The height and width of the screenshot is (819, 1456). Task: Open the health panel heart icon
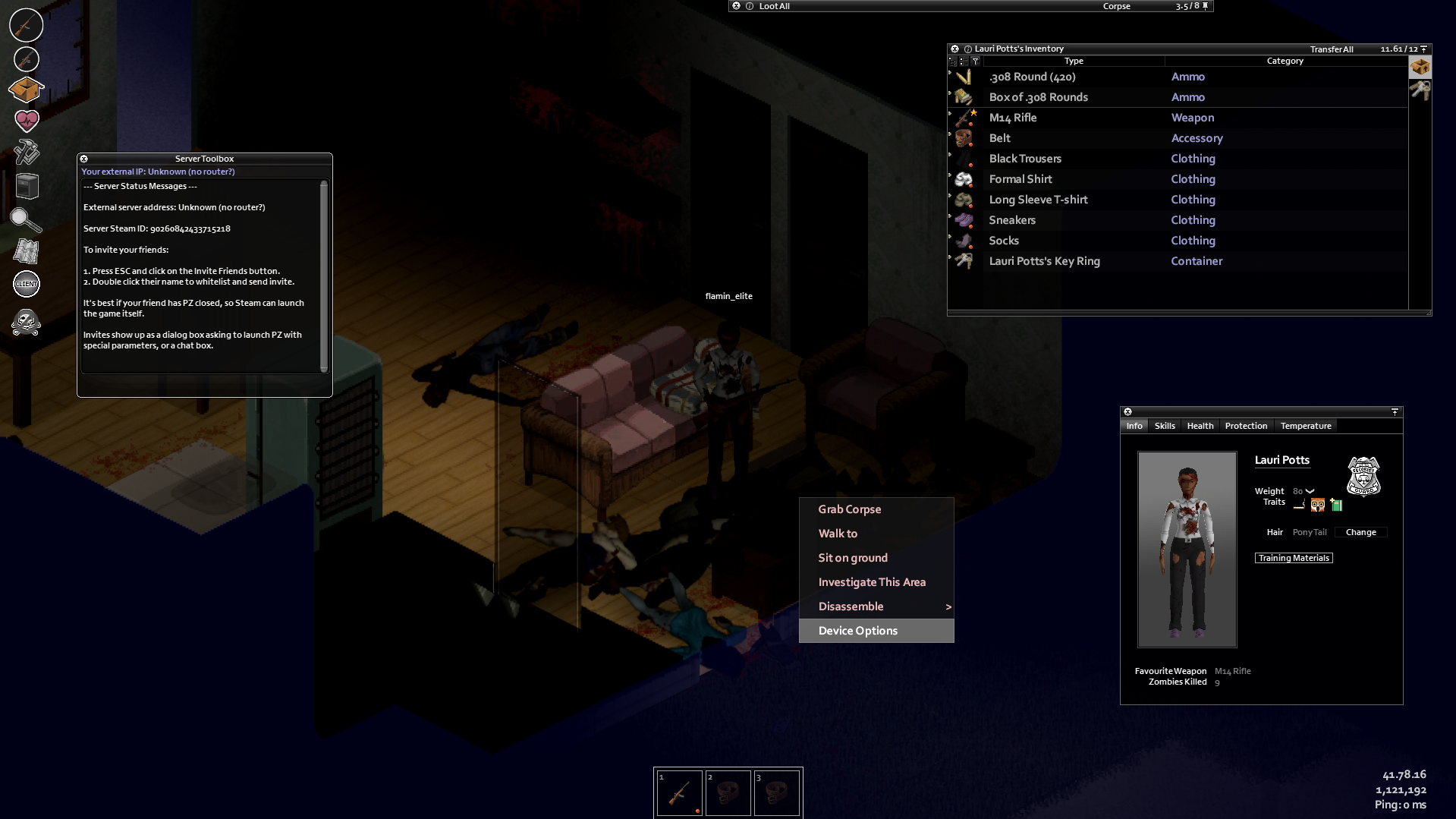point(27,121)
